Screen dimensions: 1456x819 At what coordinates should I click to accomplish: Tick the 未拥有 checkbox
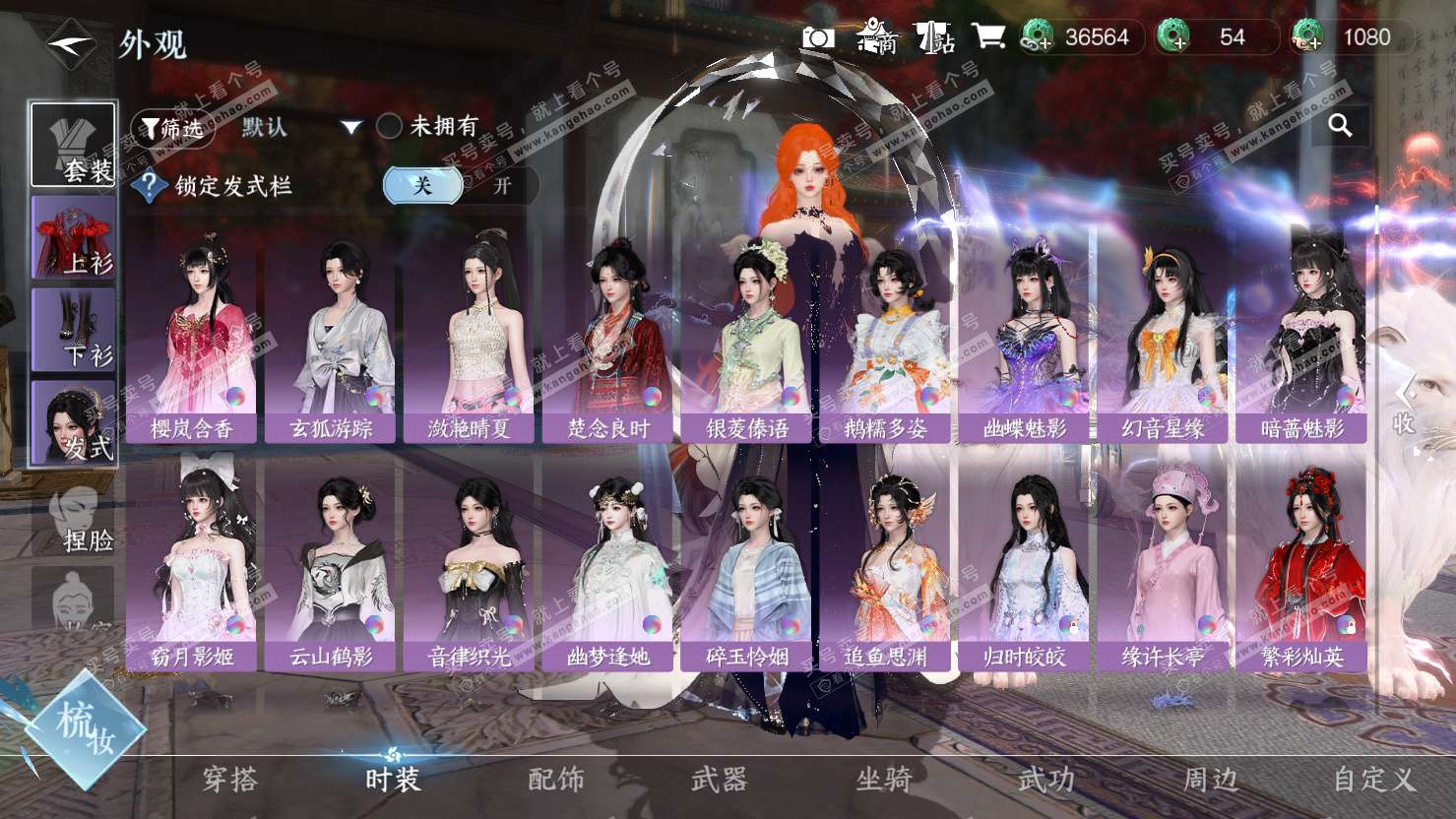(x=390, y=126)
